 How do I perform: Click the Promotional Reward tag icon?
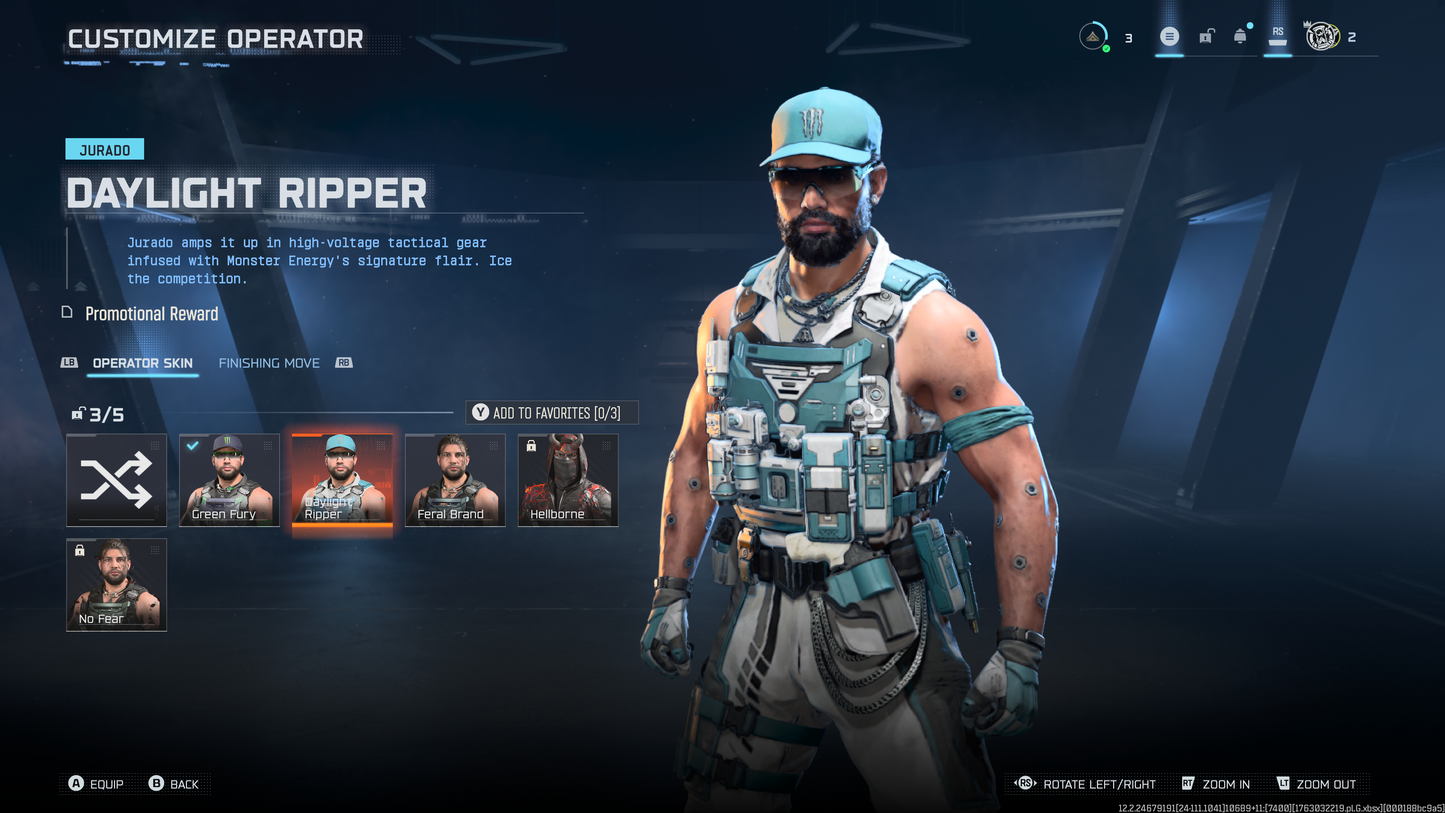66,312
